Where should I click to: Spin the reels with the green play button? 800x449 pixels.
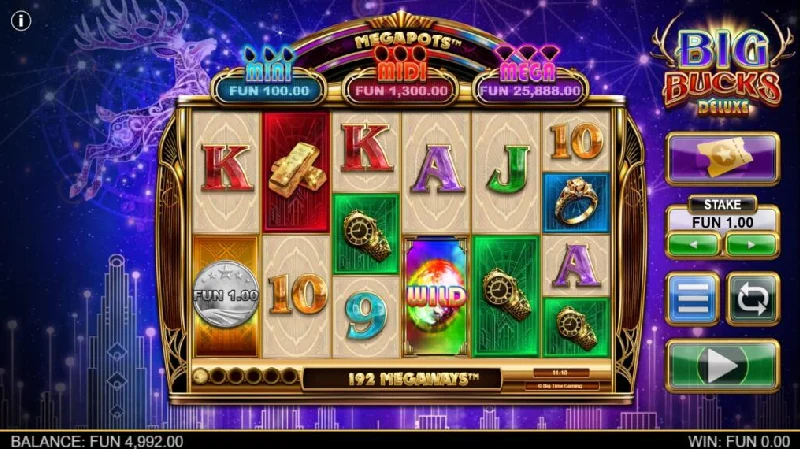point(722,366)
